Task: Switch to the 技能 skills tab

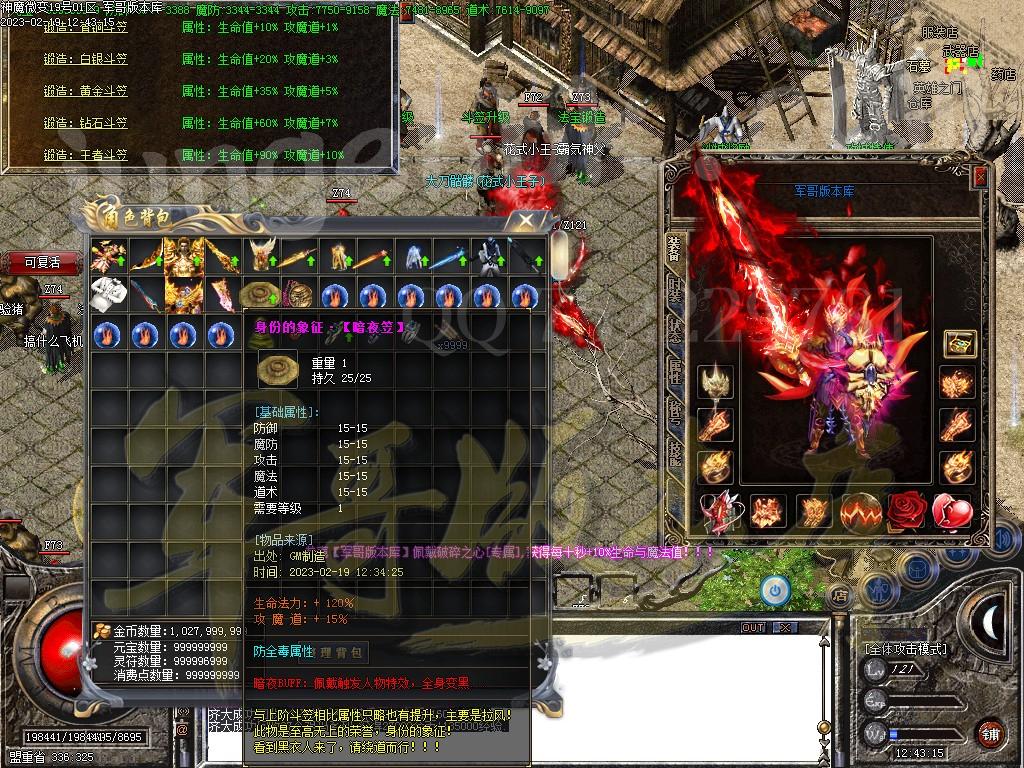Action: click(675, 453)
